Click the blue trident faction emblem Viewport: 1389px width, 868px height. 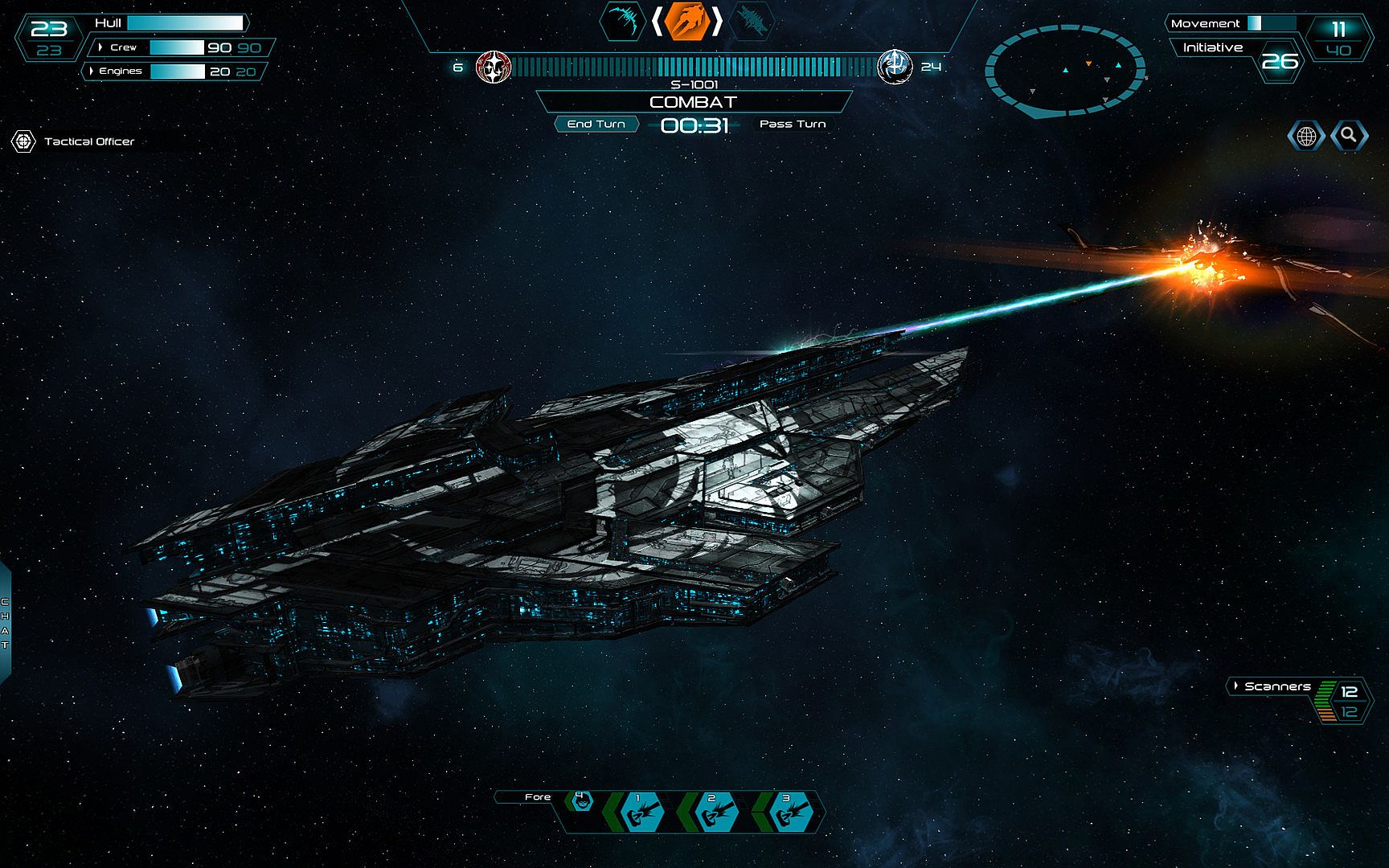[894, 66]
